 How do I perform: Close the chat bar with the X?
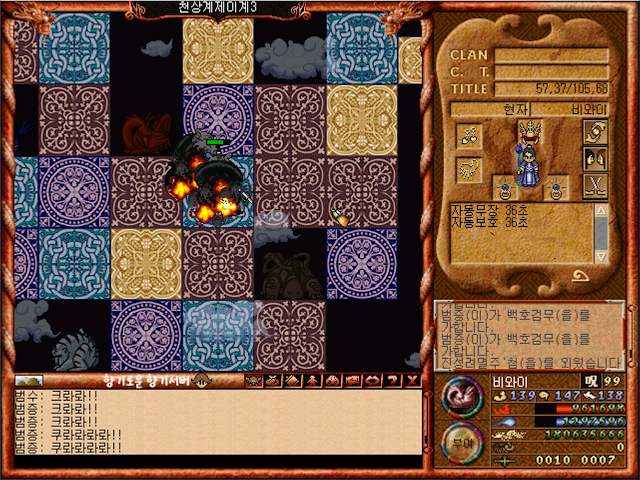coord(413,381)
